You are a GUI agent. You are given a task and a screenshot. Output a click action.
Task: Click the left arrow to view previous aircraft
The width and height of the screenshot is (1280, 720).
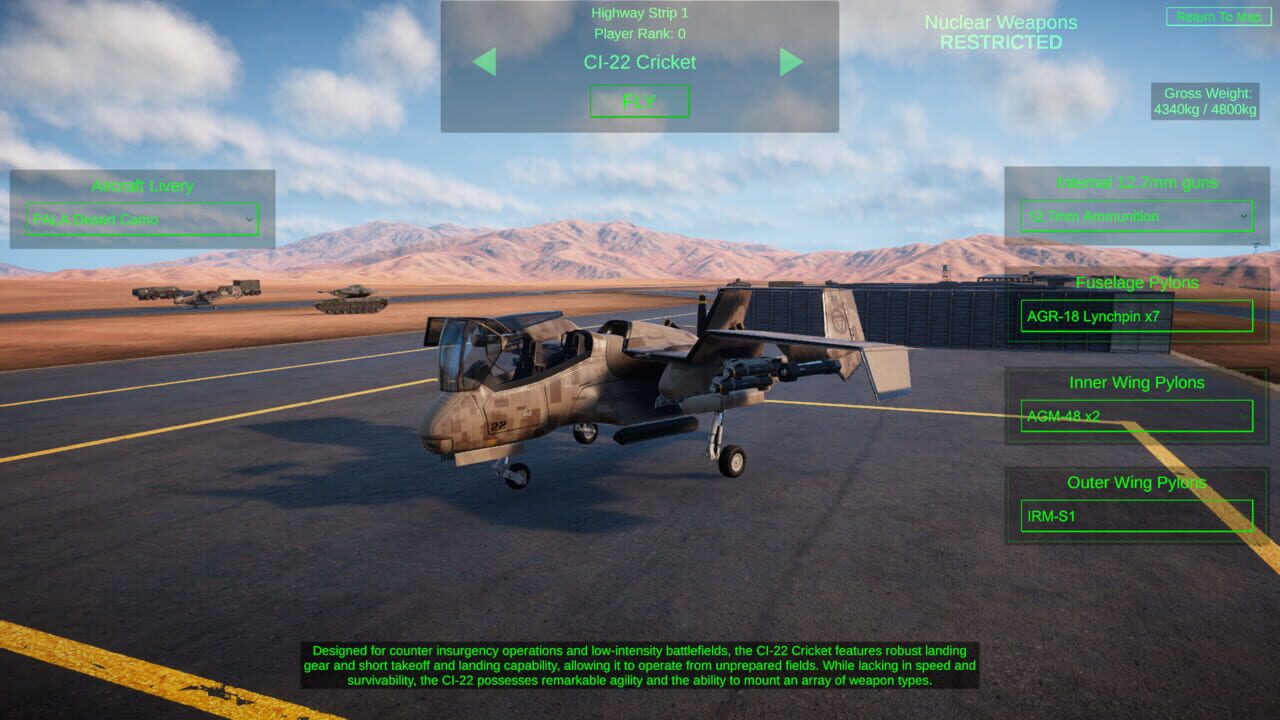(x=488, y=62)
